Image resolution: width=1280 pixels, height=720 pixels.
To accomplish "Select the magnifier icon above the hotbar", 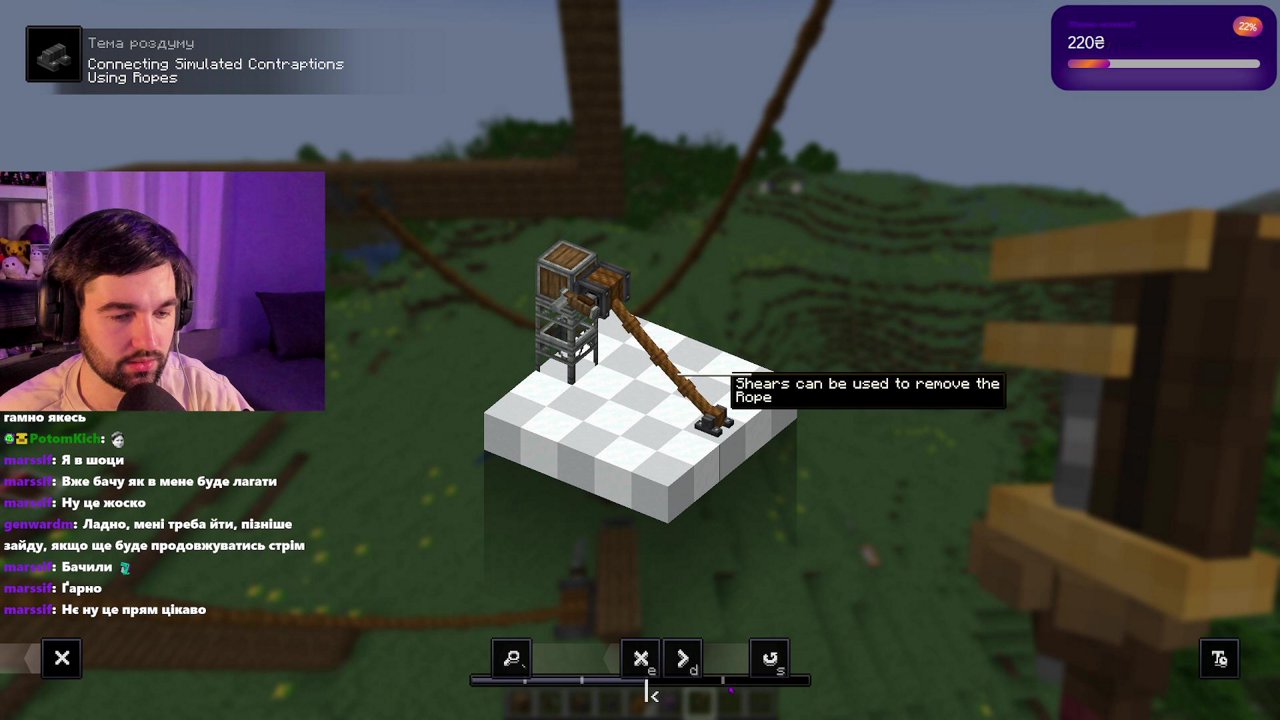I will 510,658.
